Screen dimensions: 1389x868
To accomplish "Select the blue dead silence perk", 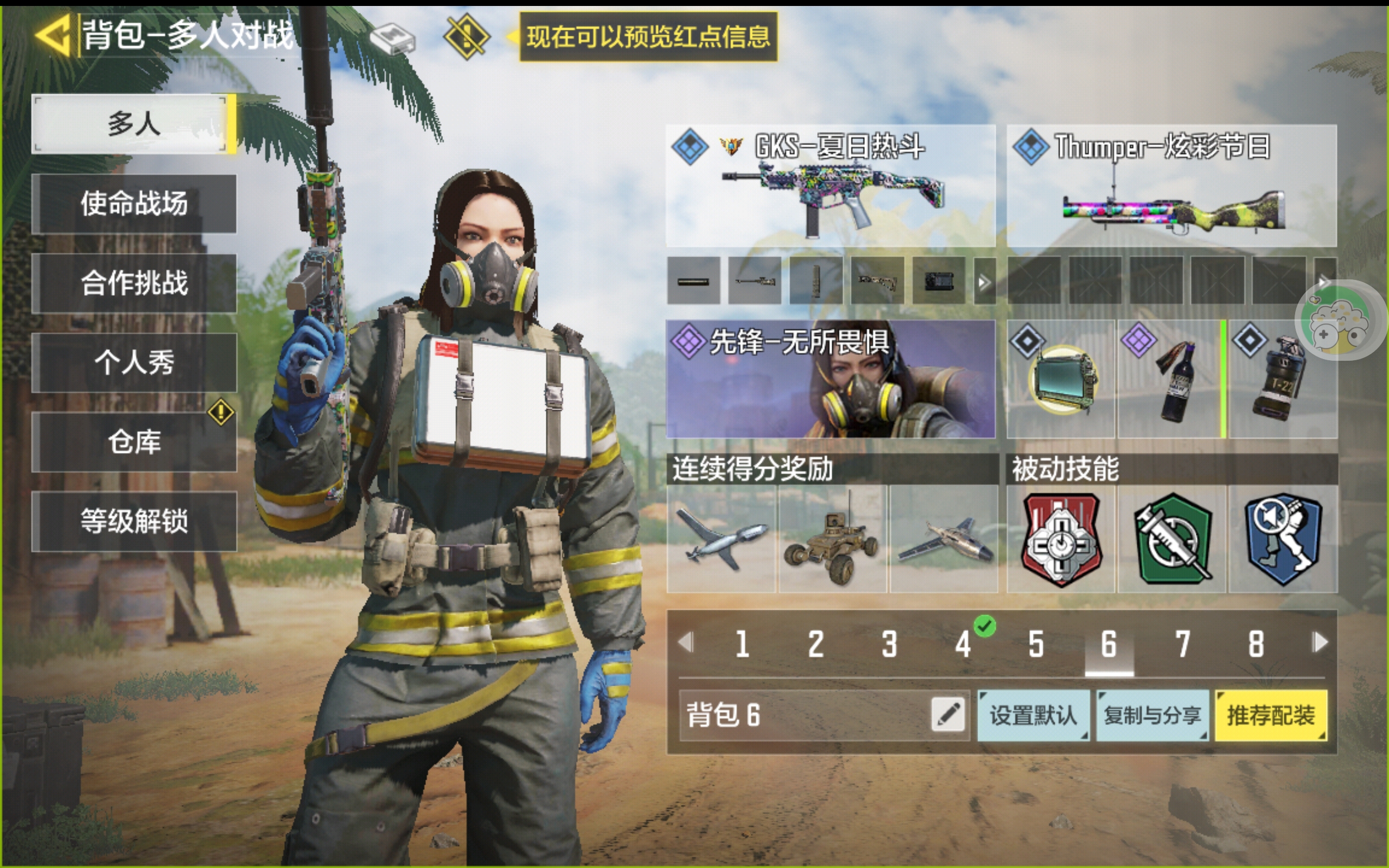I will point(1282,539).
